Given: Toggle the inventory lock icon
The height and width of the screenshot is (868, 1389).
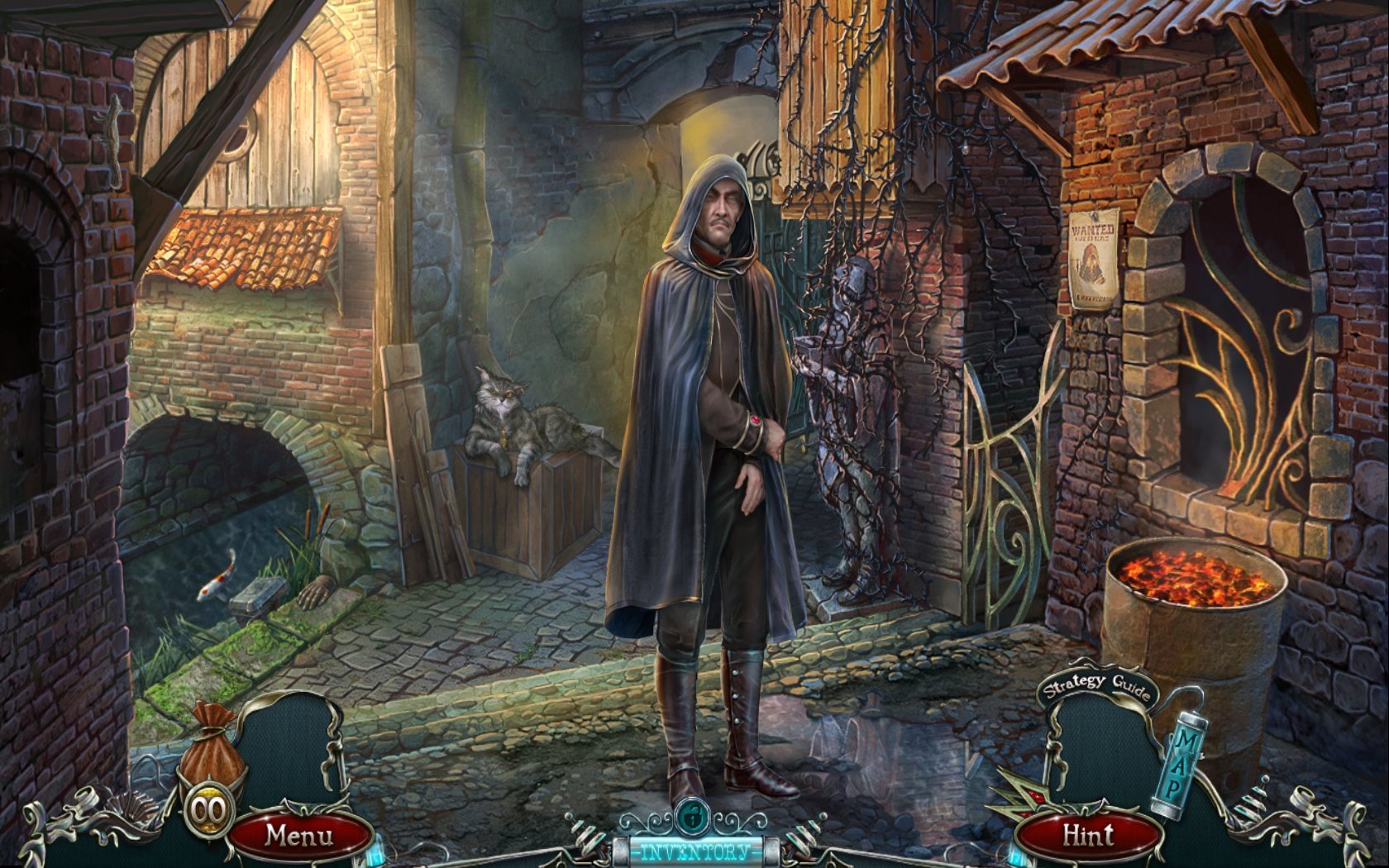Looking at the screenshot, I should pyautogui.click(x=690, y=818).
